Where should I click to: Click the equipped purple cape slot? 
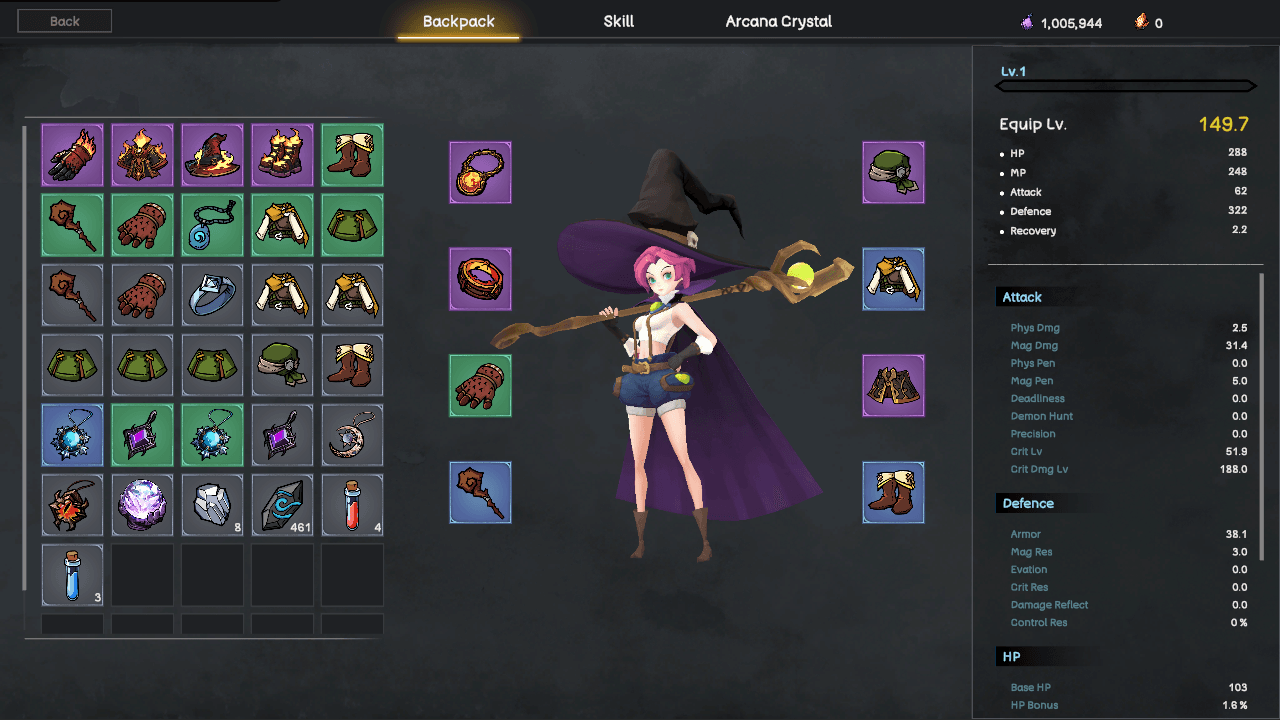pyautogui.click(x=893, y=385)
